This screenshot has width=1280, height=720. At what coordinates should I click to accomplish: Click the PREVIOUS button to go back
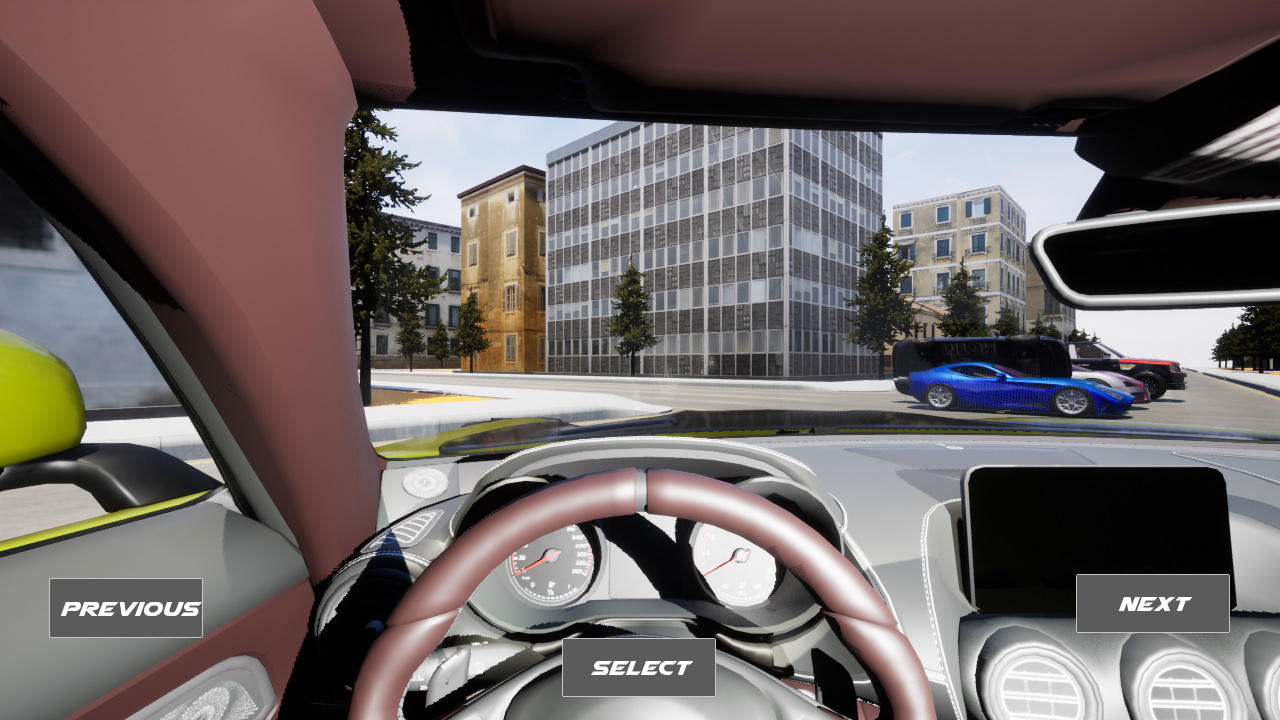tap(126, 607)
